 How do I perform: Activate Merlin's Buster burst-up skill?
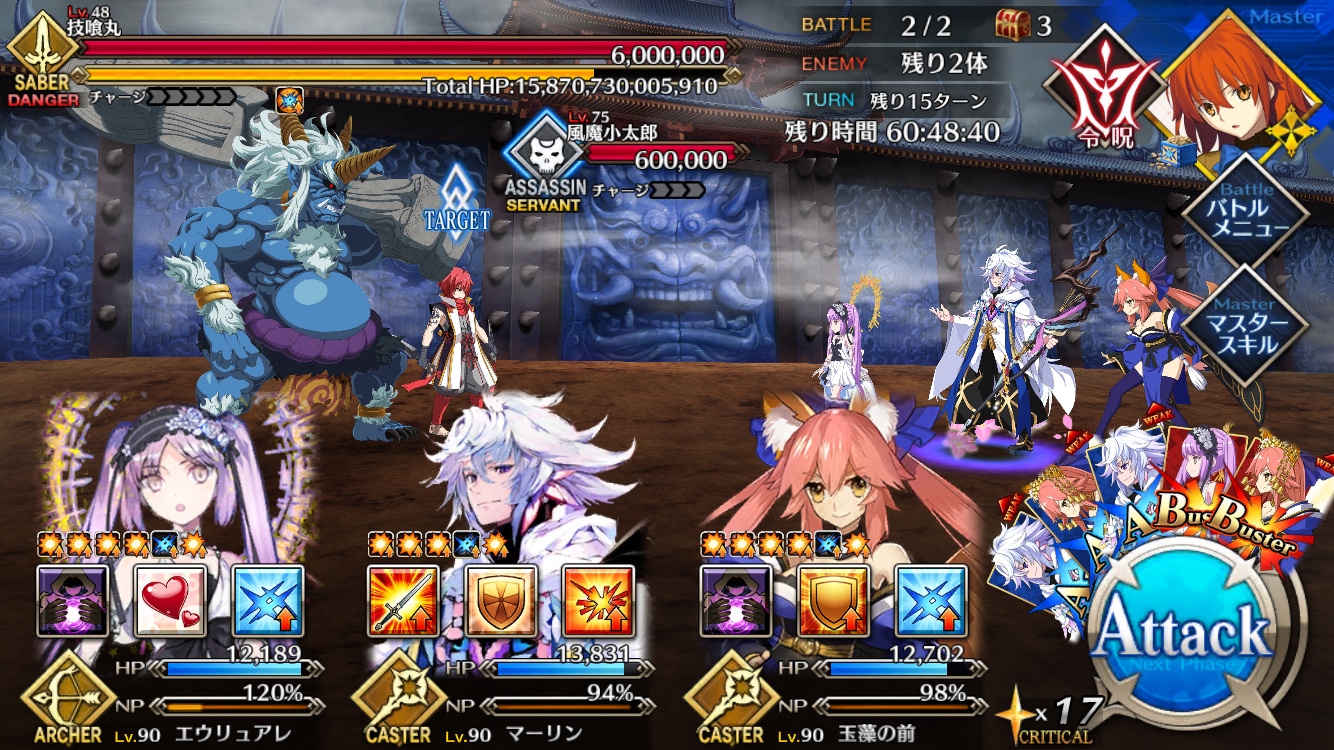(x=598, y=601)
